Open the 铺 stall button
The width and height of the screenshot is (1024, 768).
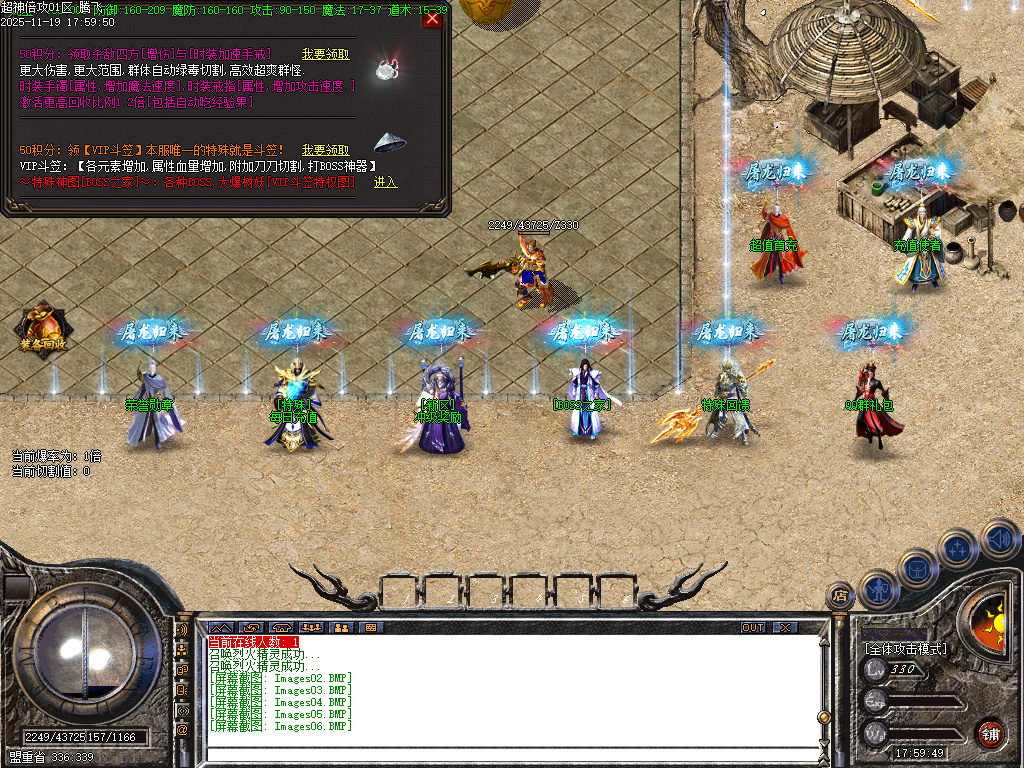pyautogui.click(x=990, y=731)
